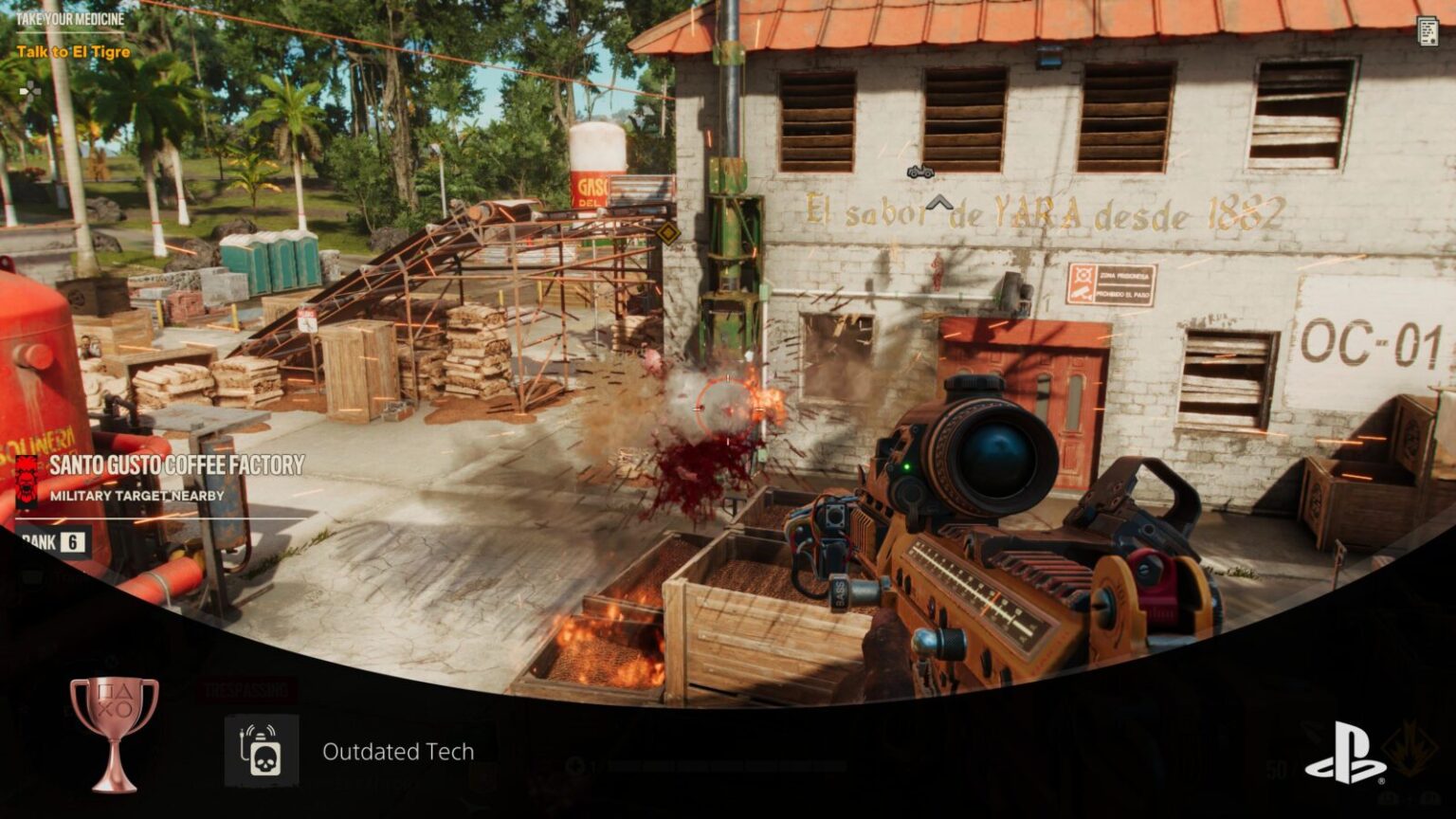Click the skull tech icon beside Outdated Tech
Viewport: 1456px width, 819px height.
click(x=262, y=751)
